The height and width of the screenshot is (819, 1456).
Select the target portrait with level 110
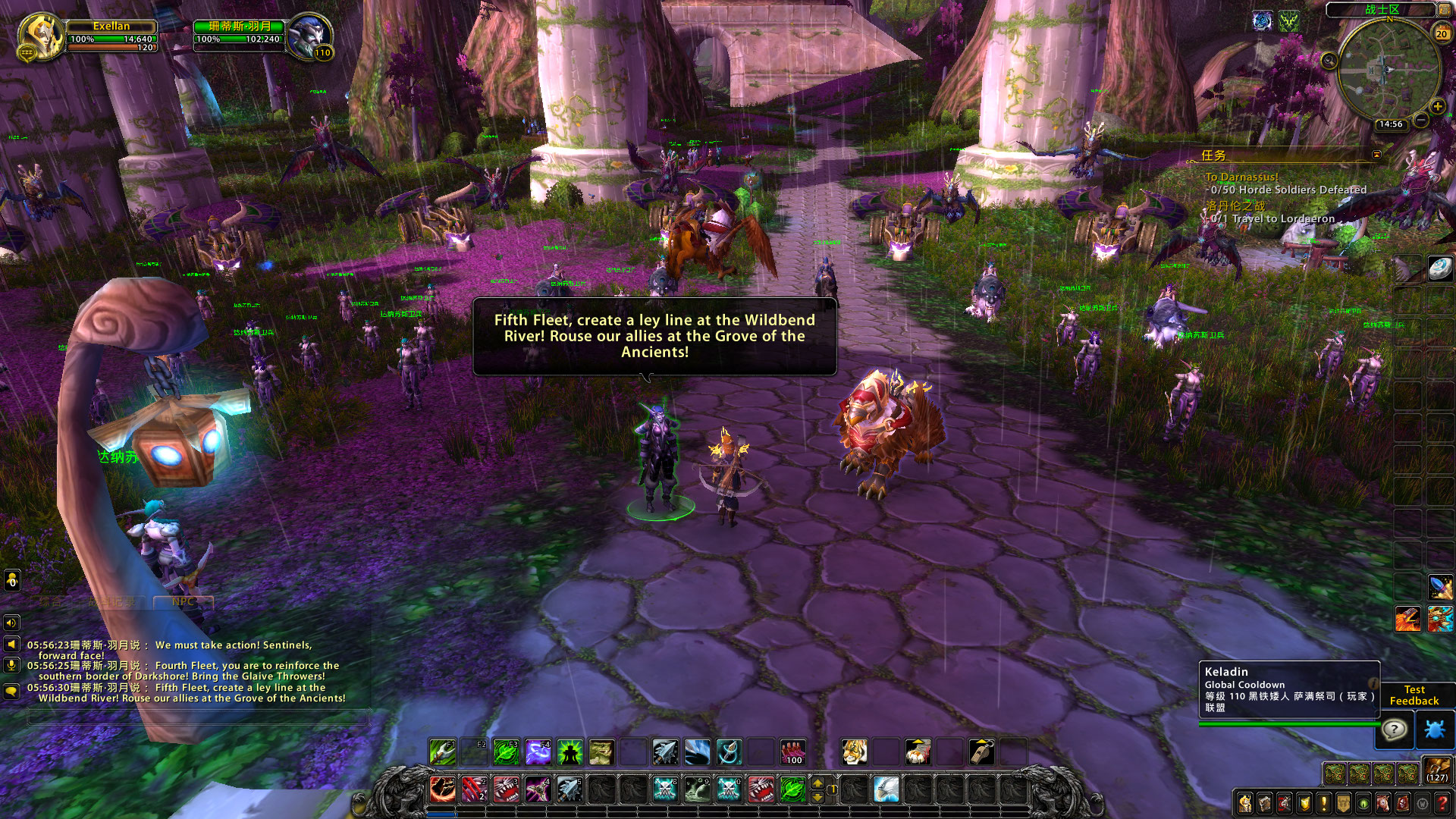click(x=309, y=36)
